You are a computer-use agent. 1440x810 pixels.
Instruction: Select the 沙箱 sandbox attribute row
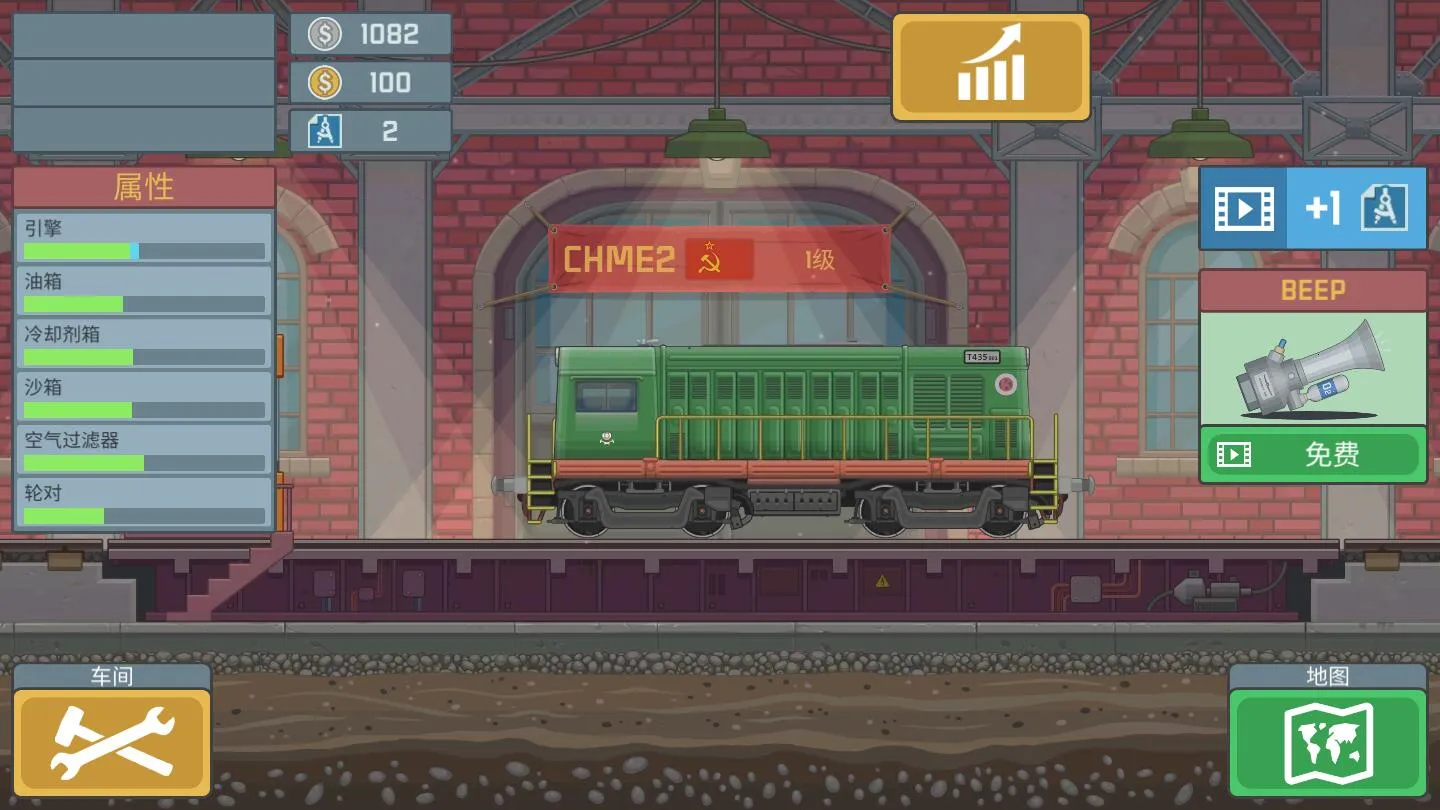coord(144,397)
